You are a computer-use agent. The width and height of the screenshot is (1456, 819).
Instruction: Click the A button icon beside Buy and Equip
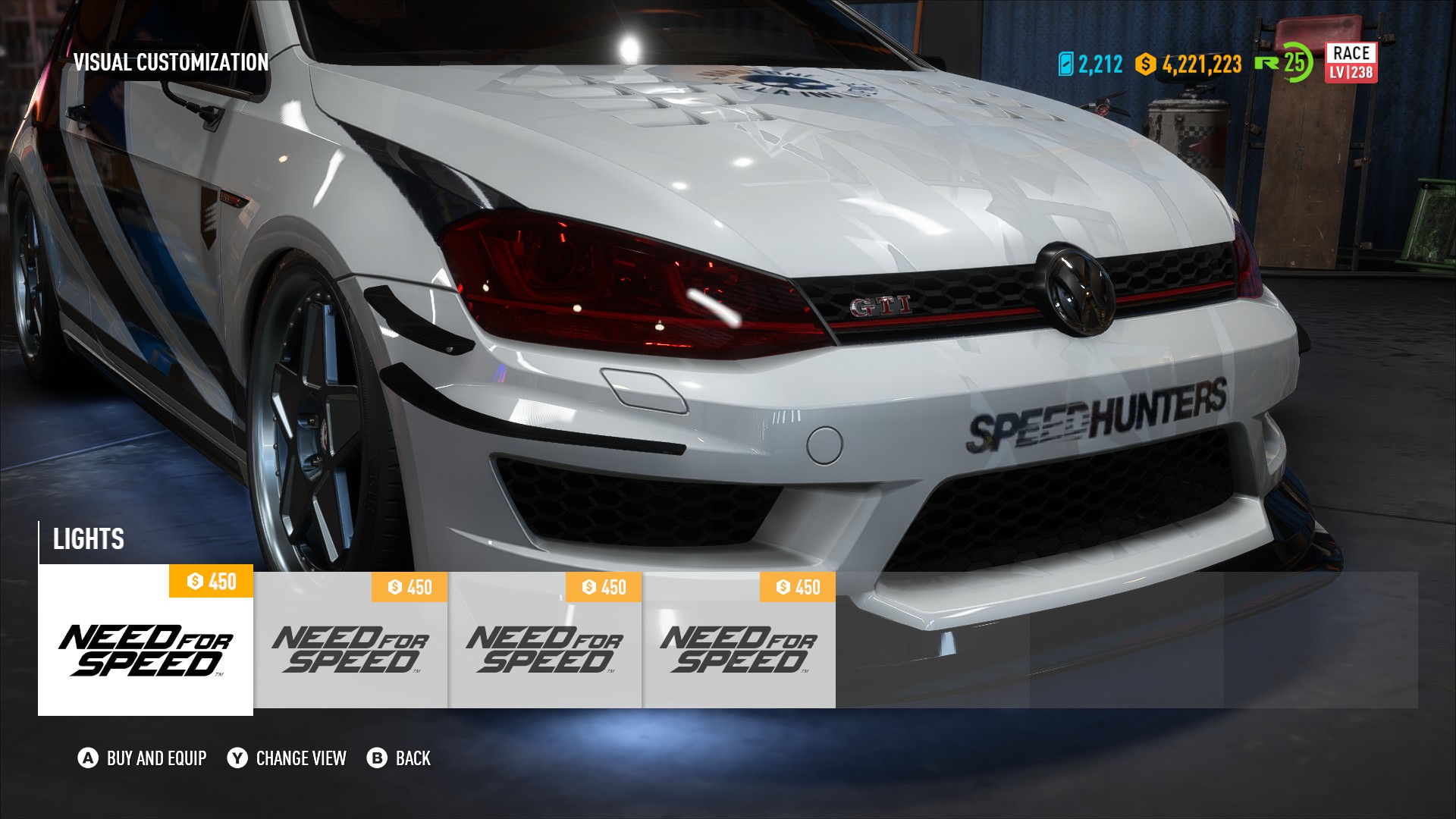[88, 758]
